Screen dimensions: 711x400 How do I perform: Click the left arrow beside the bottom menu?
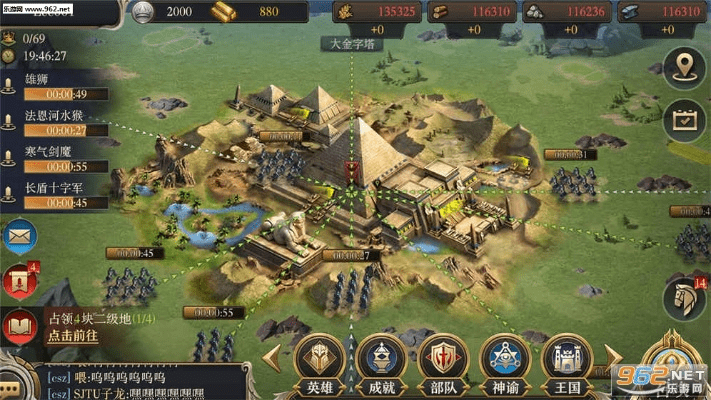coord(271,357)
